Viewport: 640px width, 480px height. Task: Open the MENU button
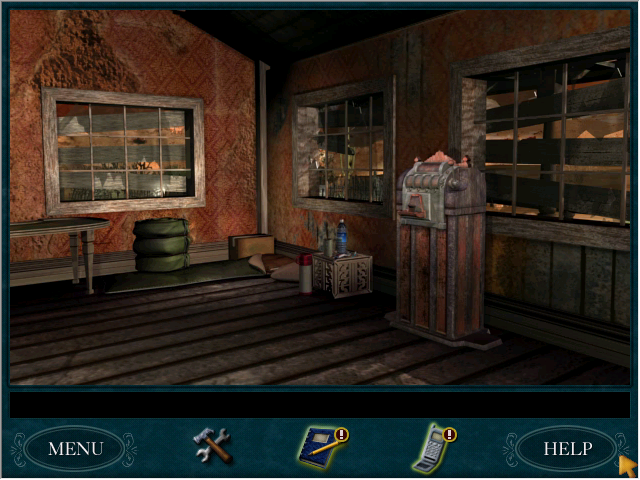(x=75, y=448)
